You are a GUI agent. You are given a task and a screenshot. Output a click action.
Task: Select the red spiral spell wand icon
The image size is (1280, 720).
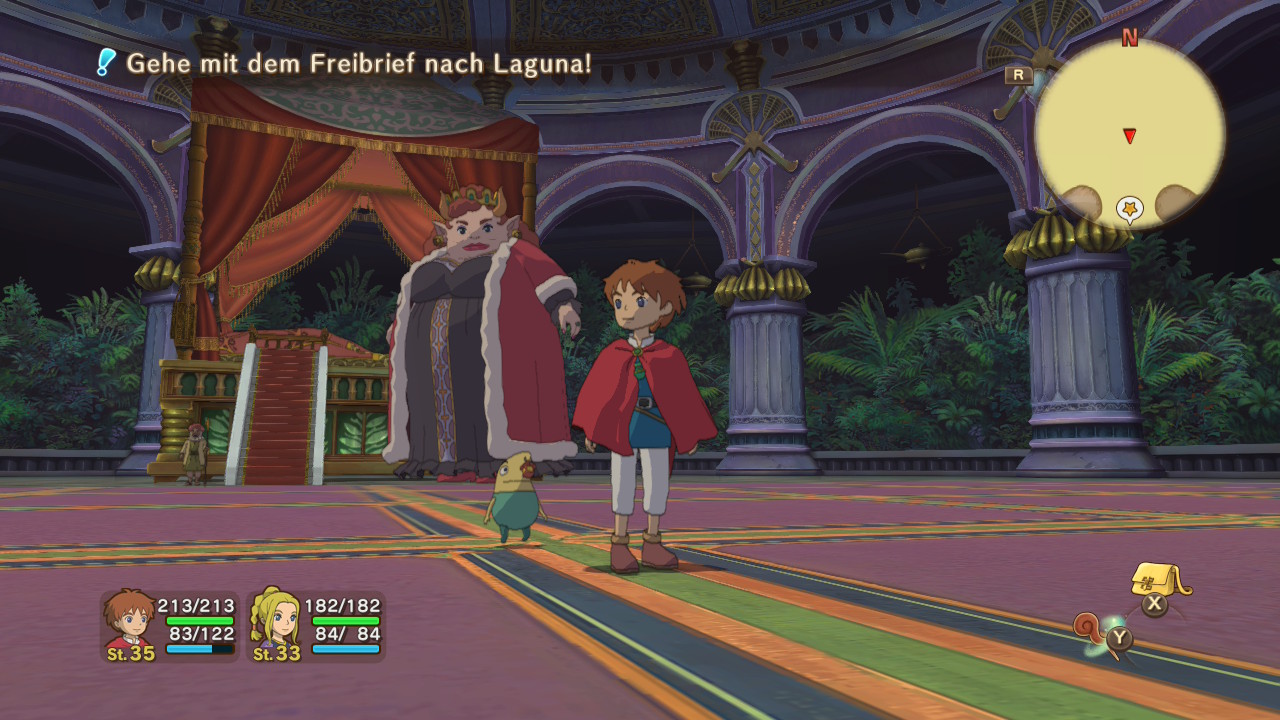[1090, 629]
